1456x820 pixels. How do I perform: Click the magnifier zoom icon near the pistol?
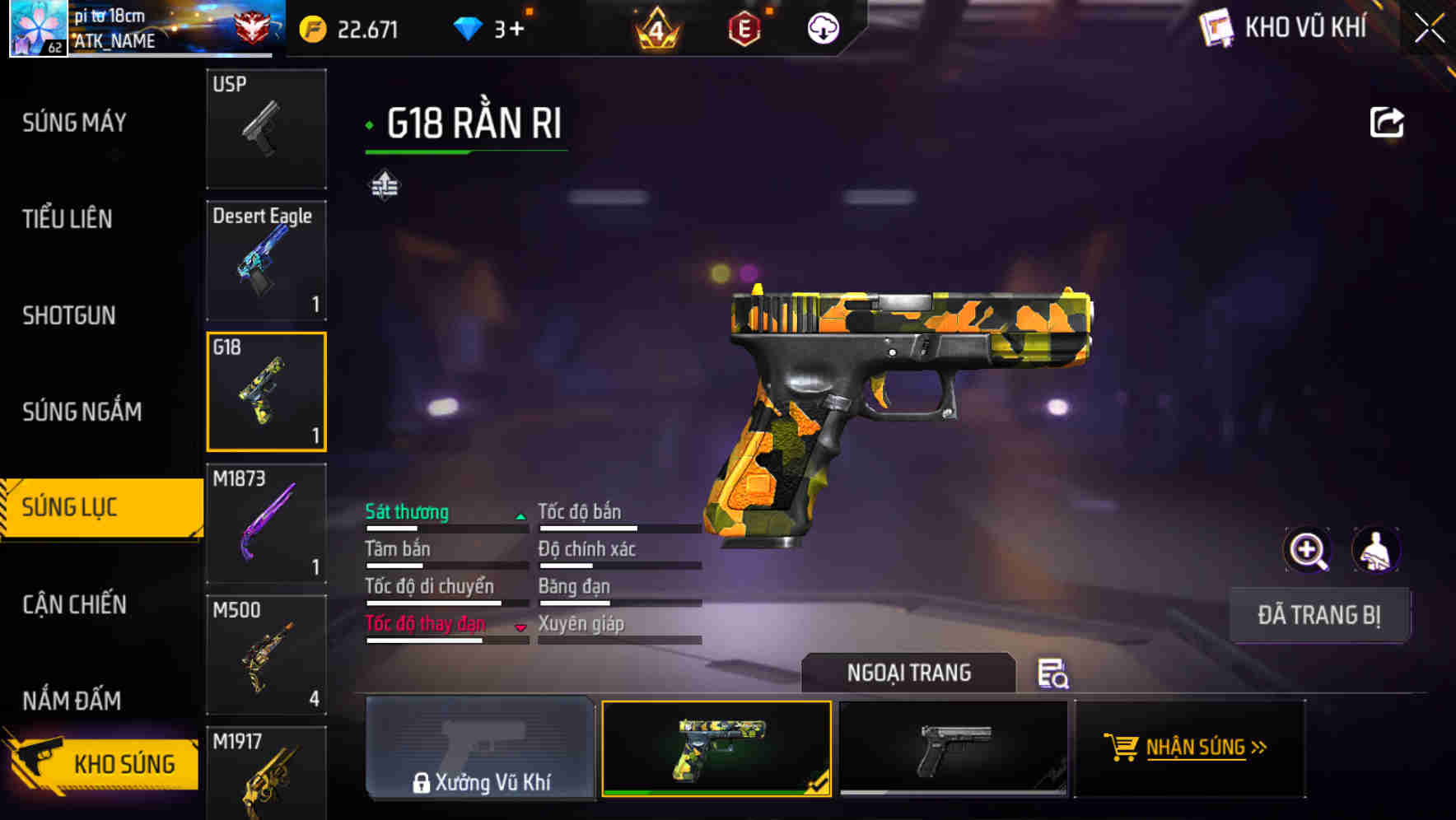(x=1306, y=550)
